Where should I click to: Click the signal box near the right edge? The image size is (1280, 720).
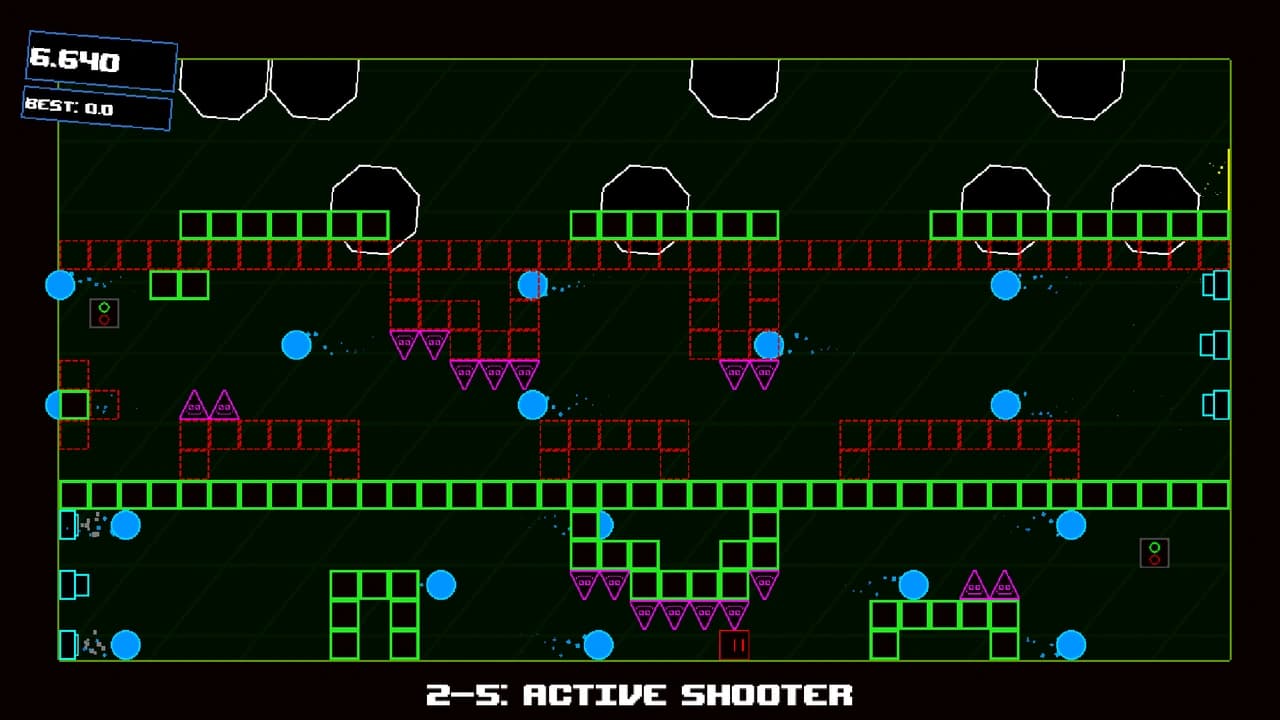click(x=1155, y=551)
